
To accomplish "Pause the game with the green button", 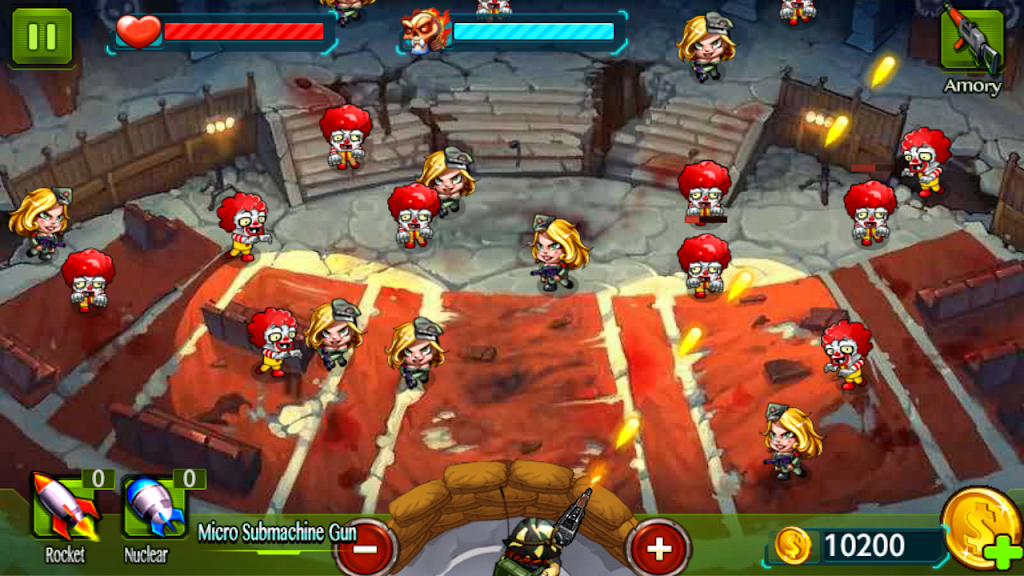I will pos(42,37).
